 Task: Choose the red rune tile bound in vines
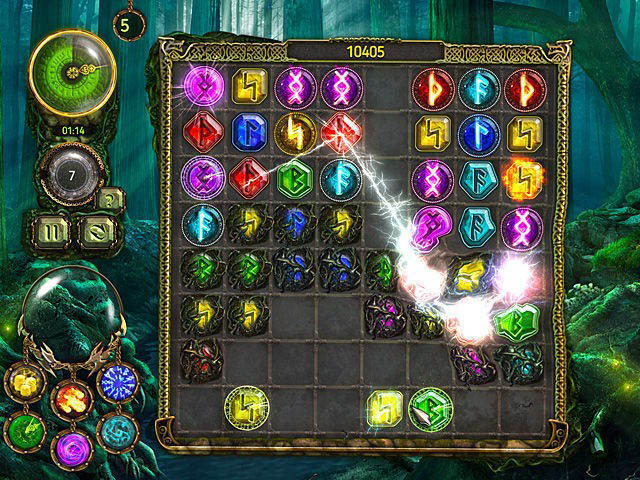coord(200,357)
